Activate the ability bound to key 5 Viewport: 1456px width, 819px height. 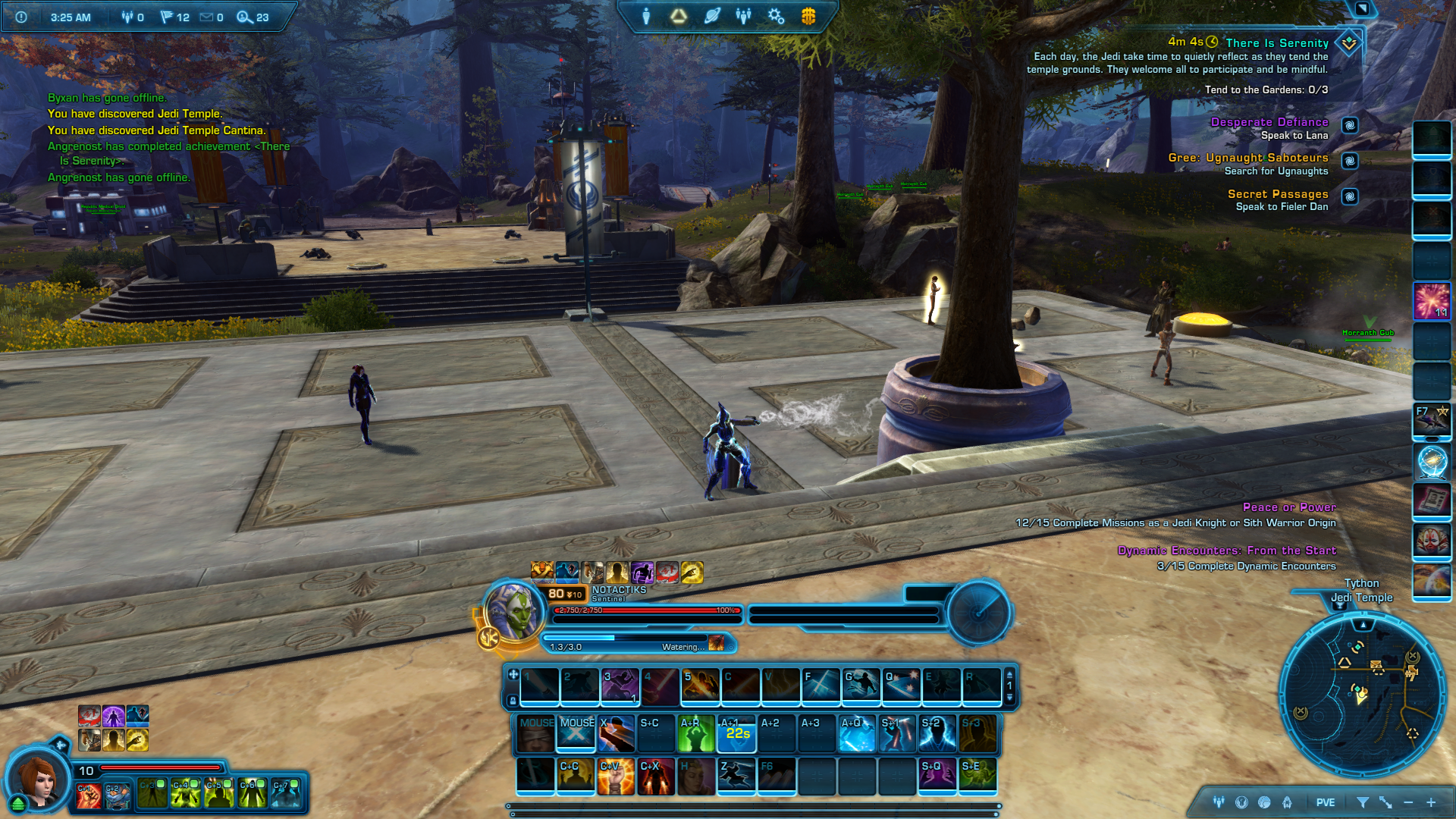coord(700,686)
